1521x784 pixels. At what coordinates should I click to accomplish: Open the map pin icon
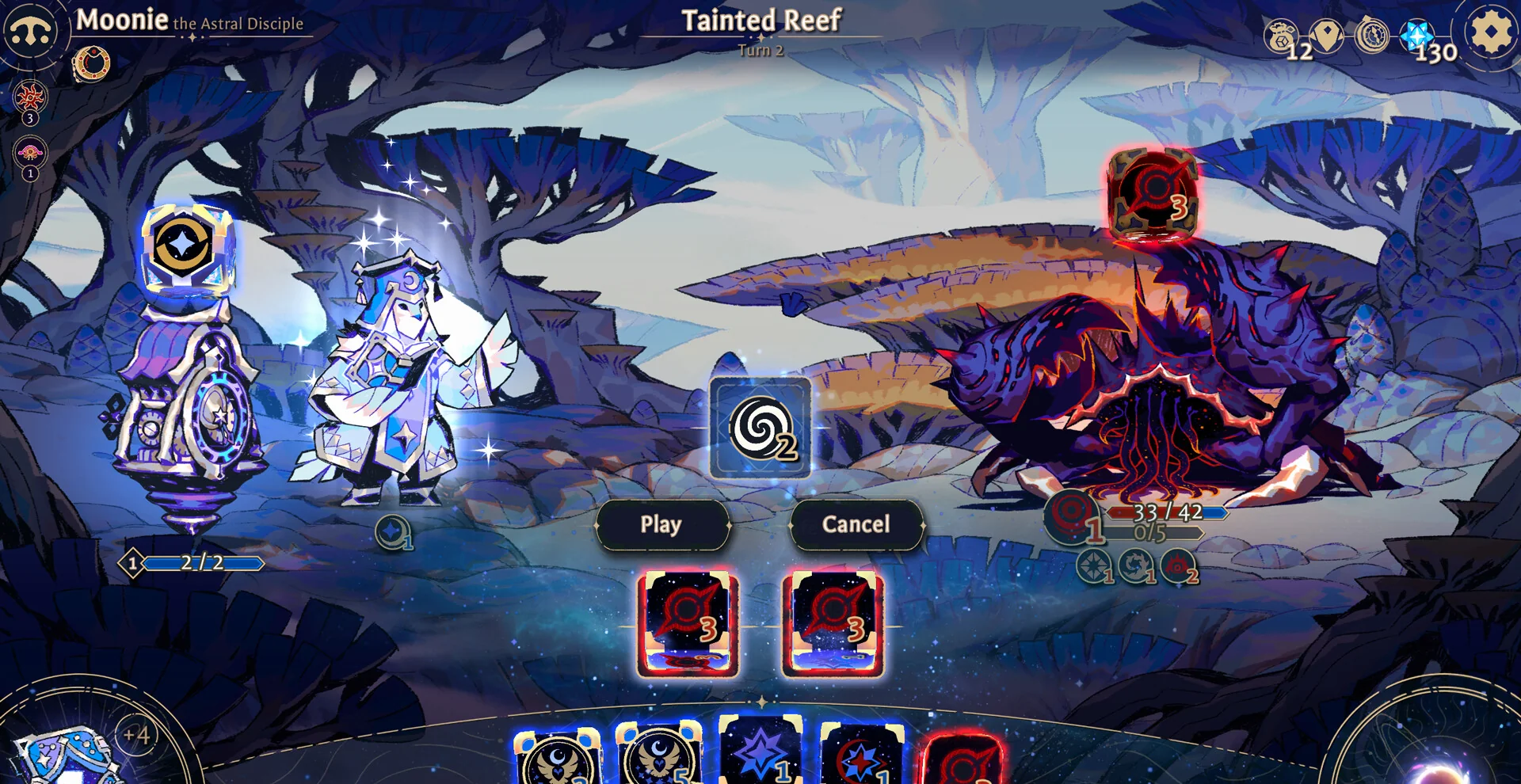tap(1327, 36)
